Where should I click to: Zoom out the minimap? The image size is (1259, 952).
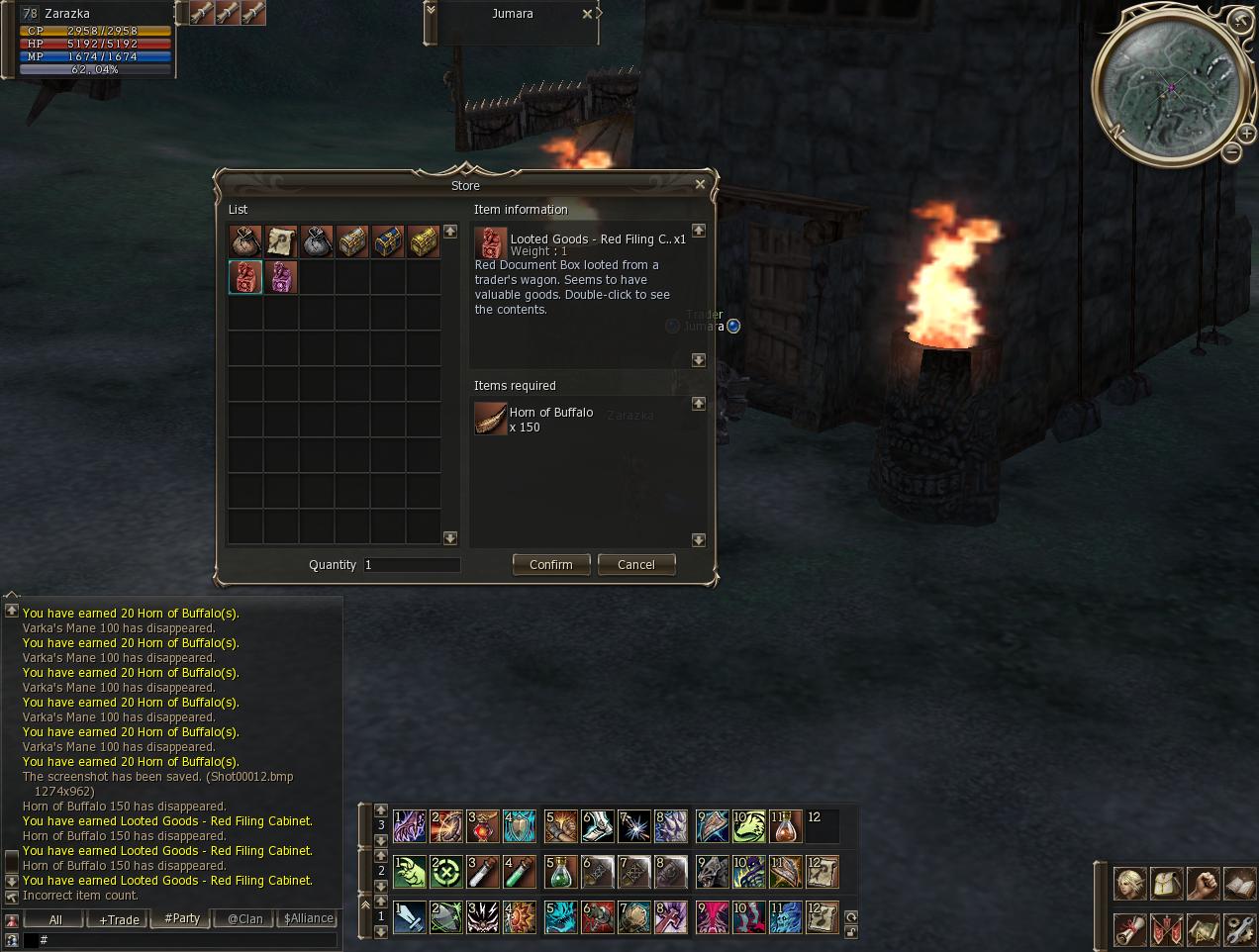pyautogui.click(x=1230, y=152)
